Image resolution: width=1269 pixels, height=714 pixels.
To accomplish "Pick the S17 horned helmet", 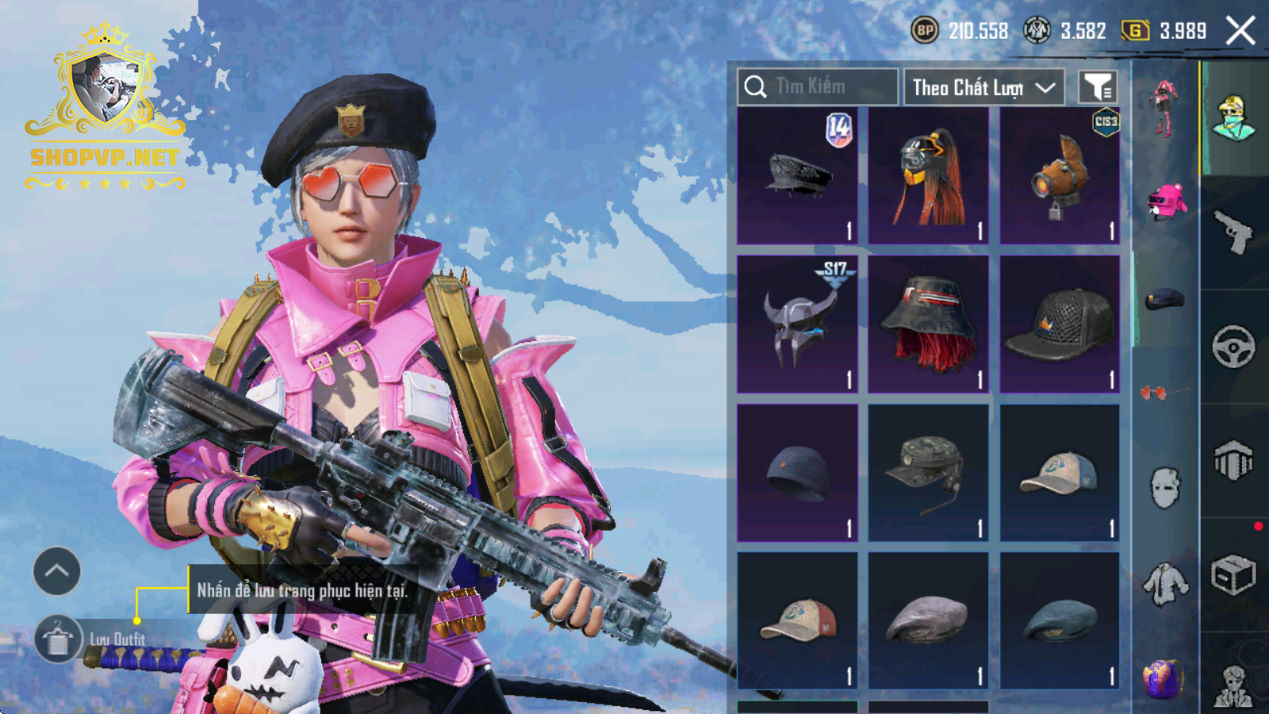I will coord(797,324).
